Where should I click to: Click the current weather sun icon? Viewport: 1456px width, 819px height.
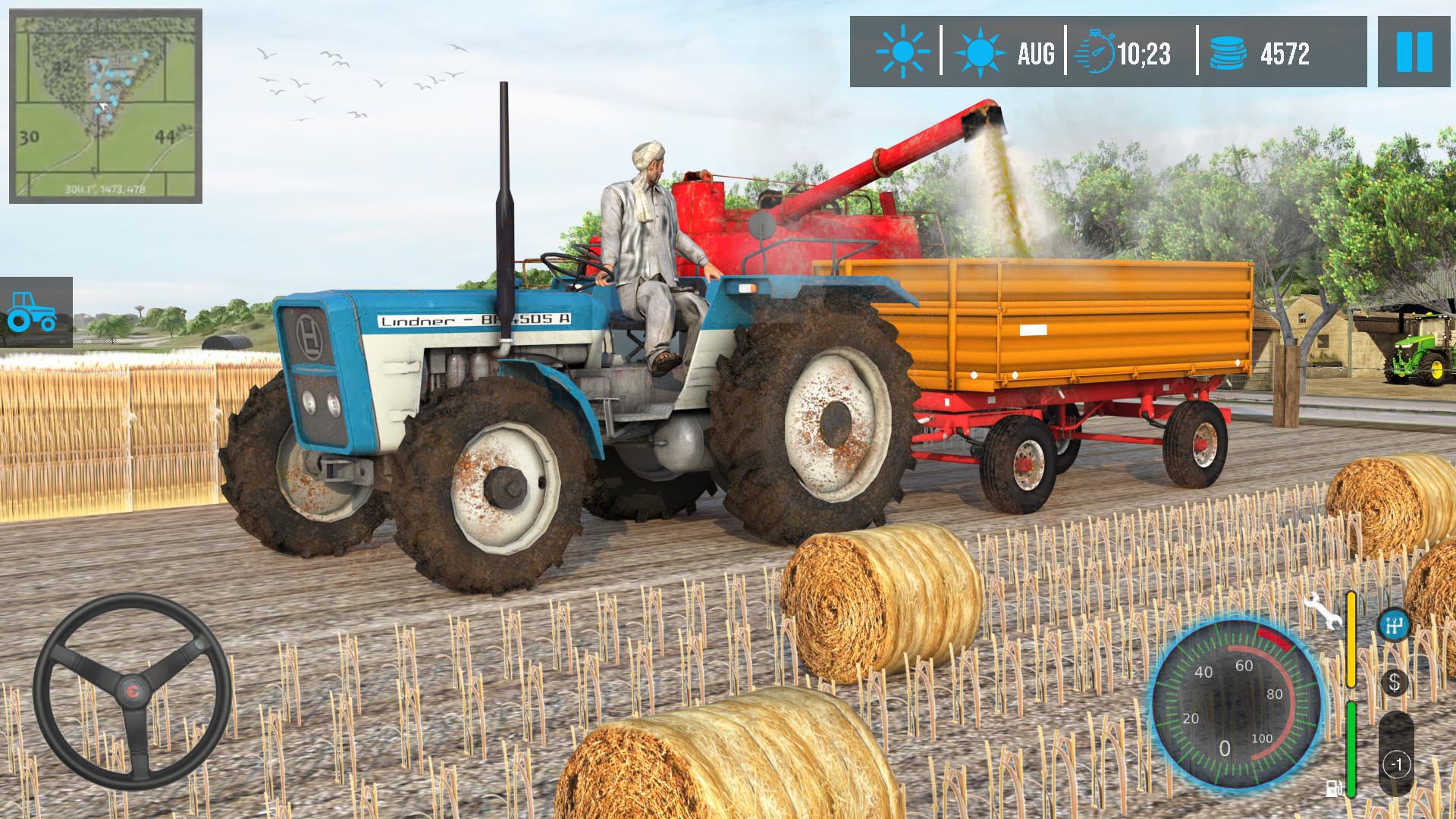click(x=902, y=52)
